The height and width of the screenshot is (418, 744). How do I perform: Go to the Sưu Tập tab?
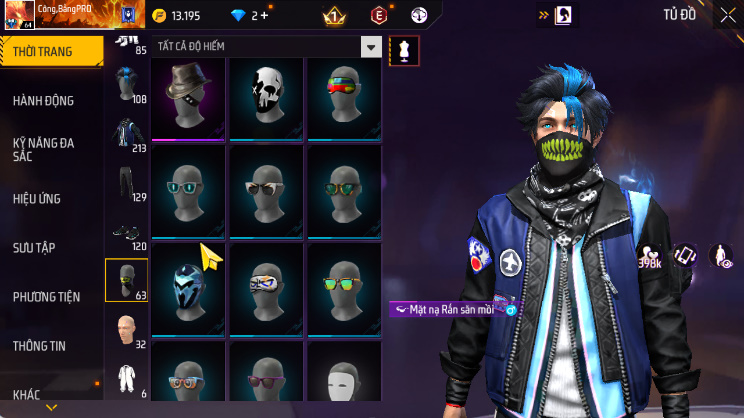click(35, 247)
